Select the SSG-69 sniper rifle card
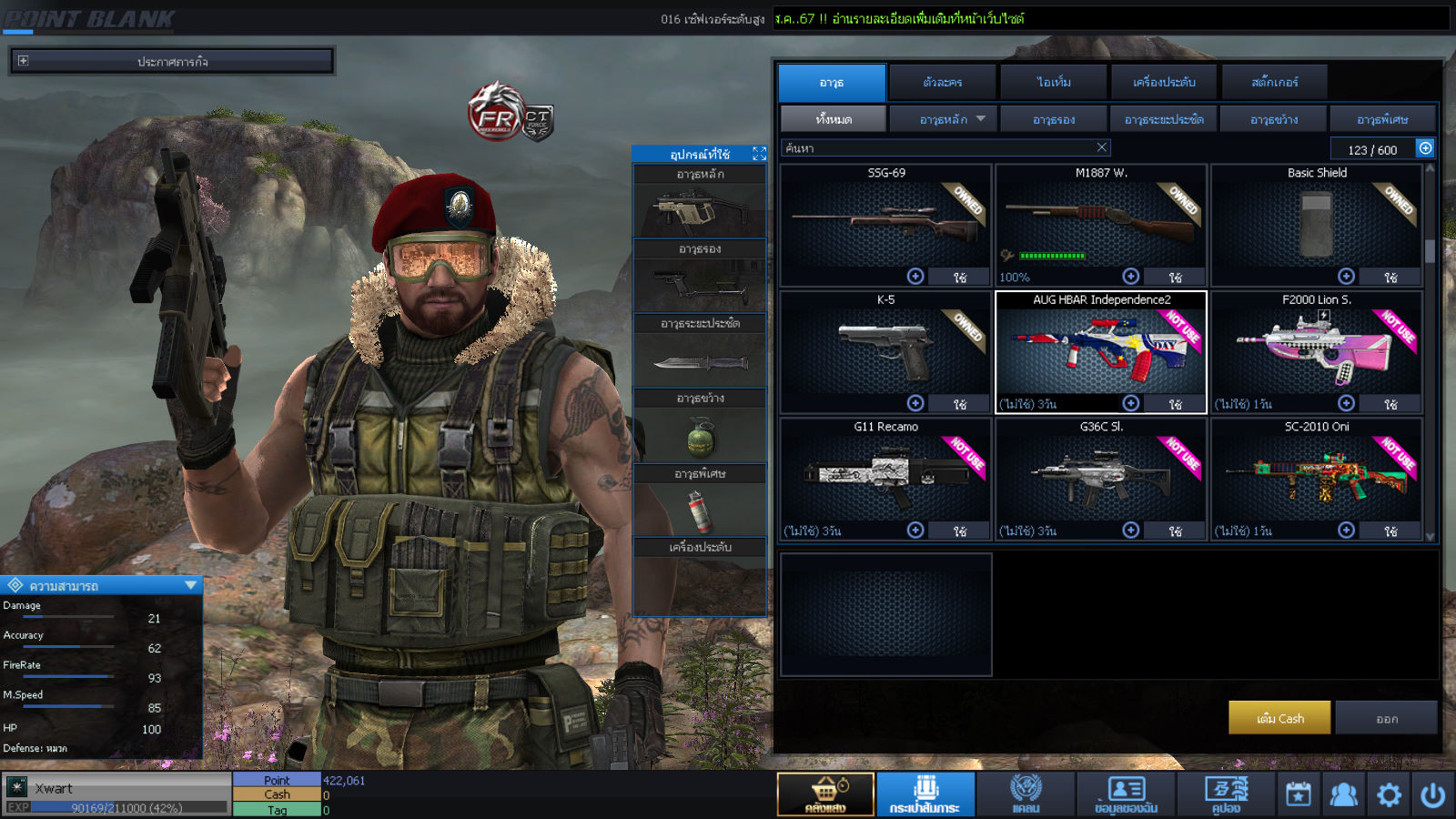This screenshot has width=1456, height=819. point(885,223)
